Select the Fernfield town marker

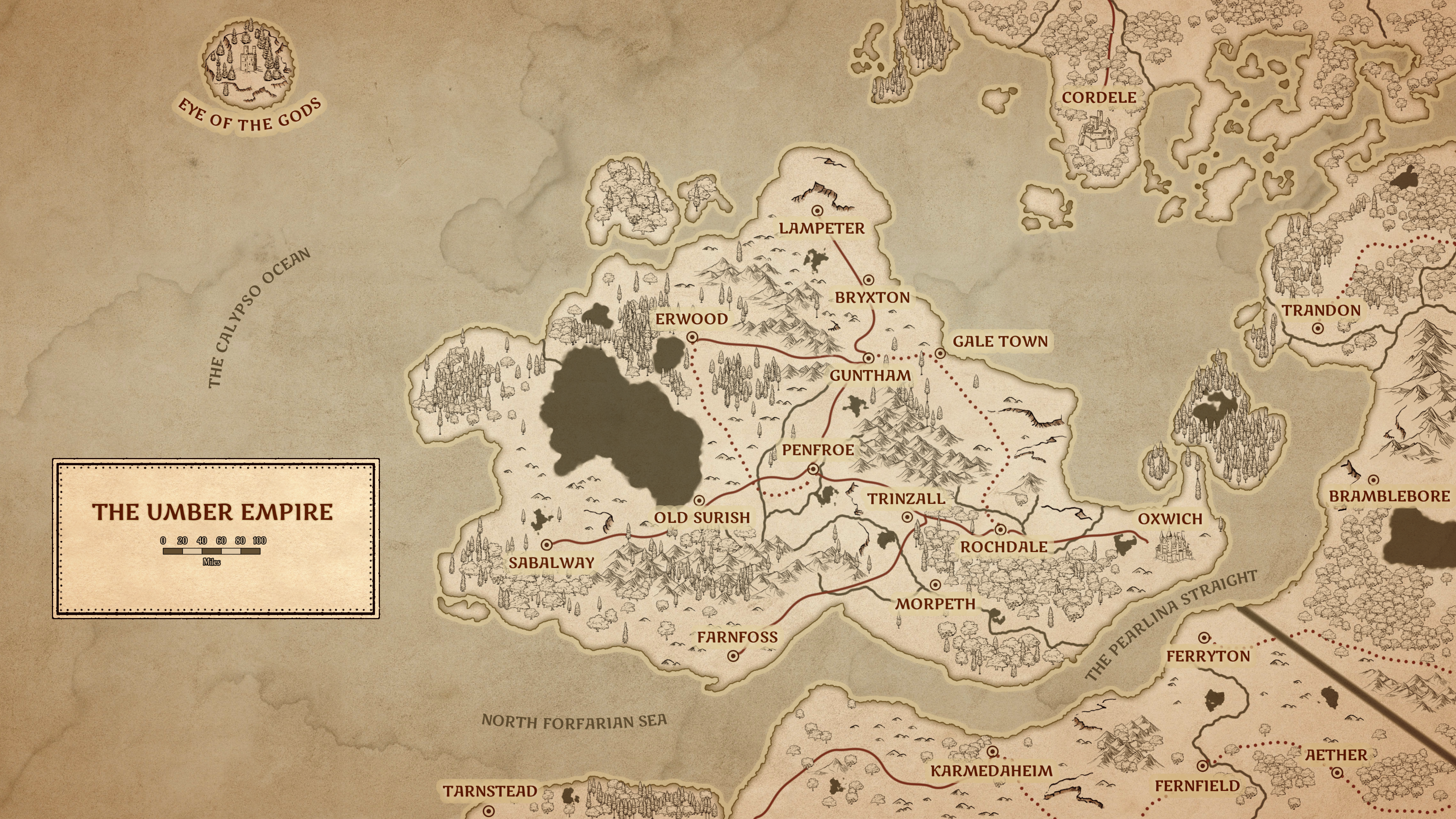coord(1203,766)
